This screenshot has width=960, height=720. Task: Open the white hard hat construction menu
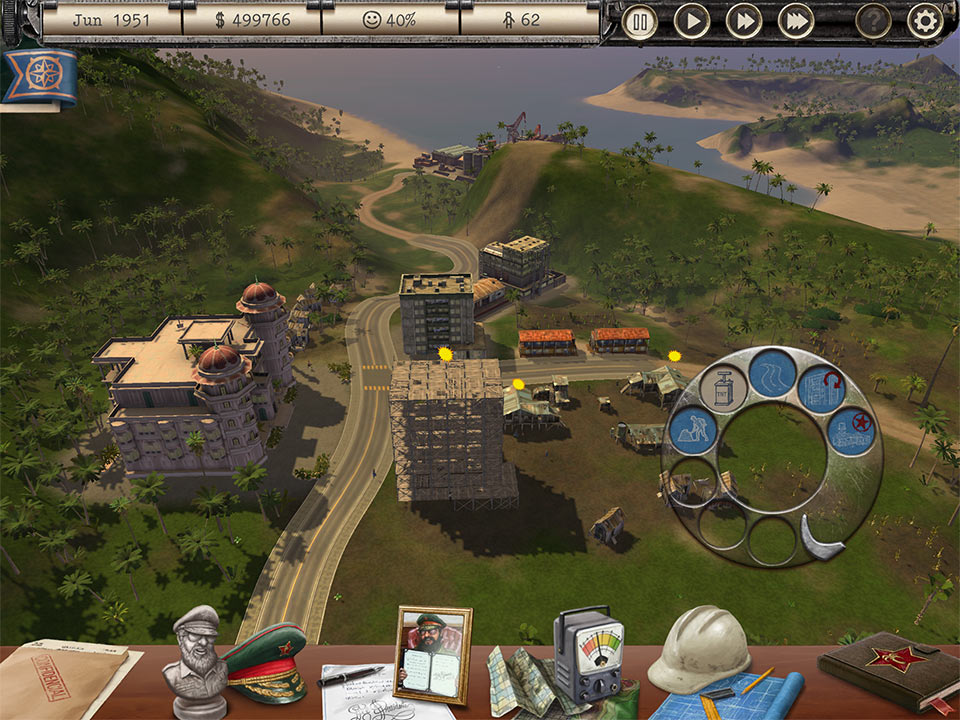(699, 648)
